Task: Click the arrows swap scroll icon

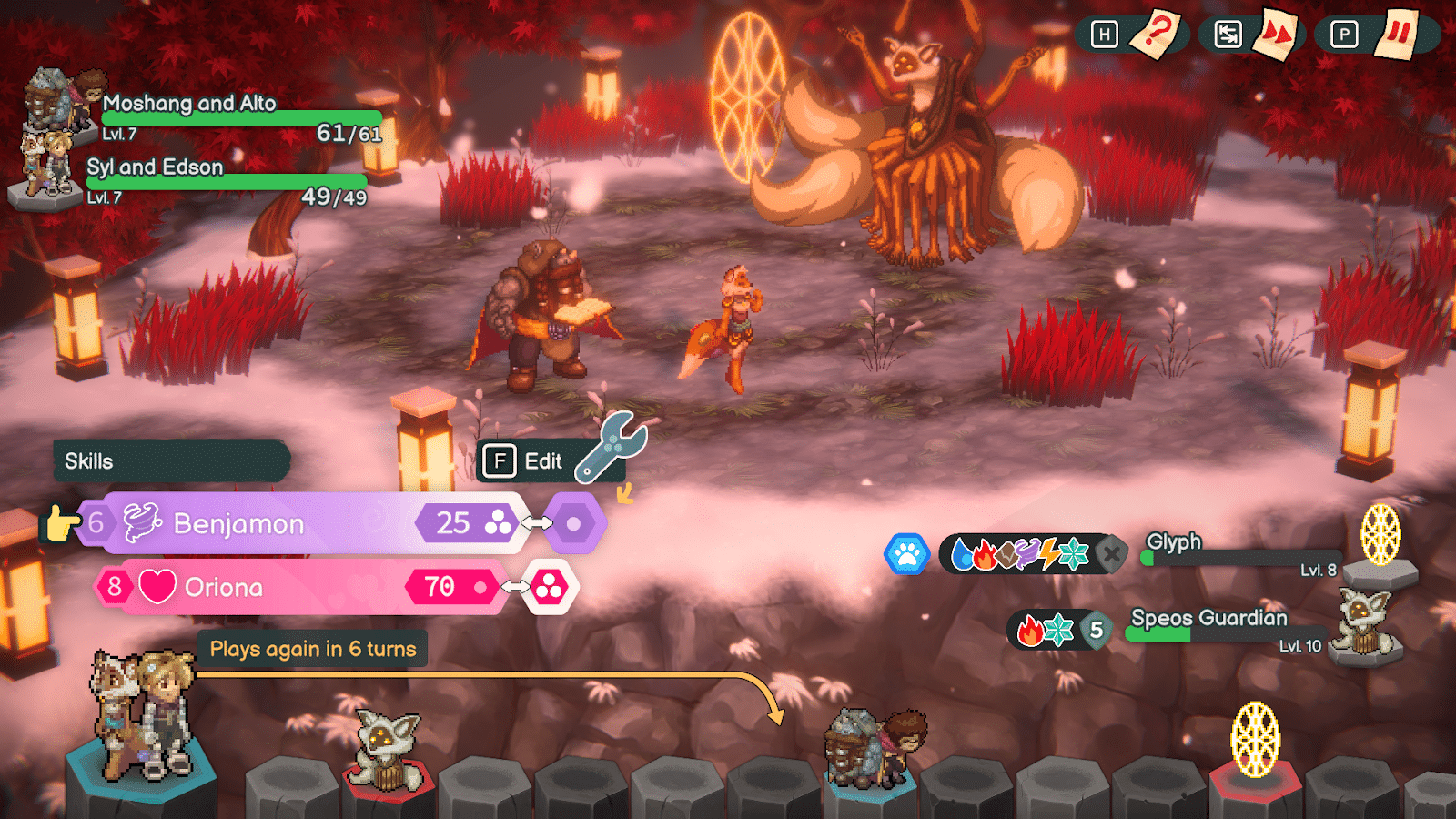Action: pos(1228,35)
